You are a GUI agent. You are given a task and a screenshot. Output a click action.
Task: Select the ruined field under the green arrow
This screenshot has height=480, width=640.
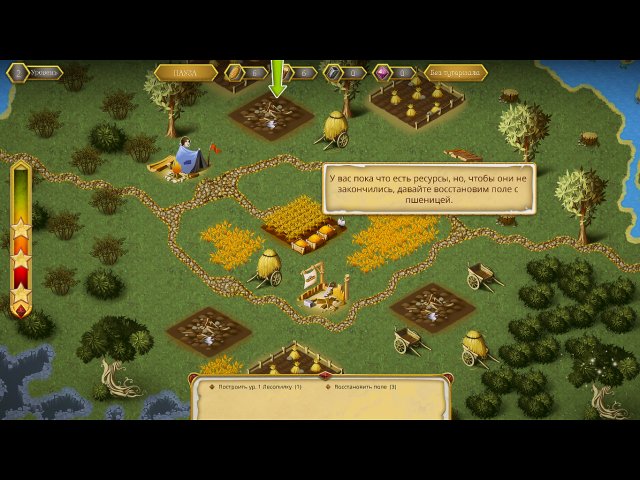click(271, 118)
